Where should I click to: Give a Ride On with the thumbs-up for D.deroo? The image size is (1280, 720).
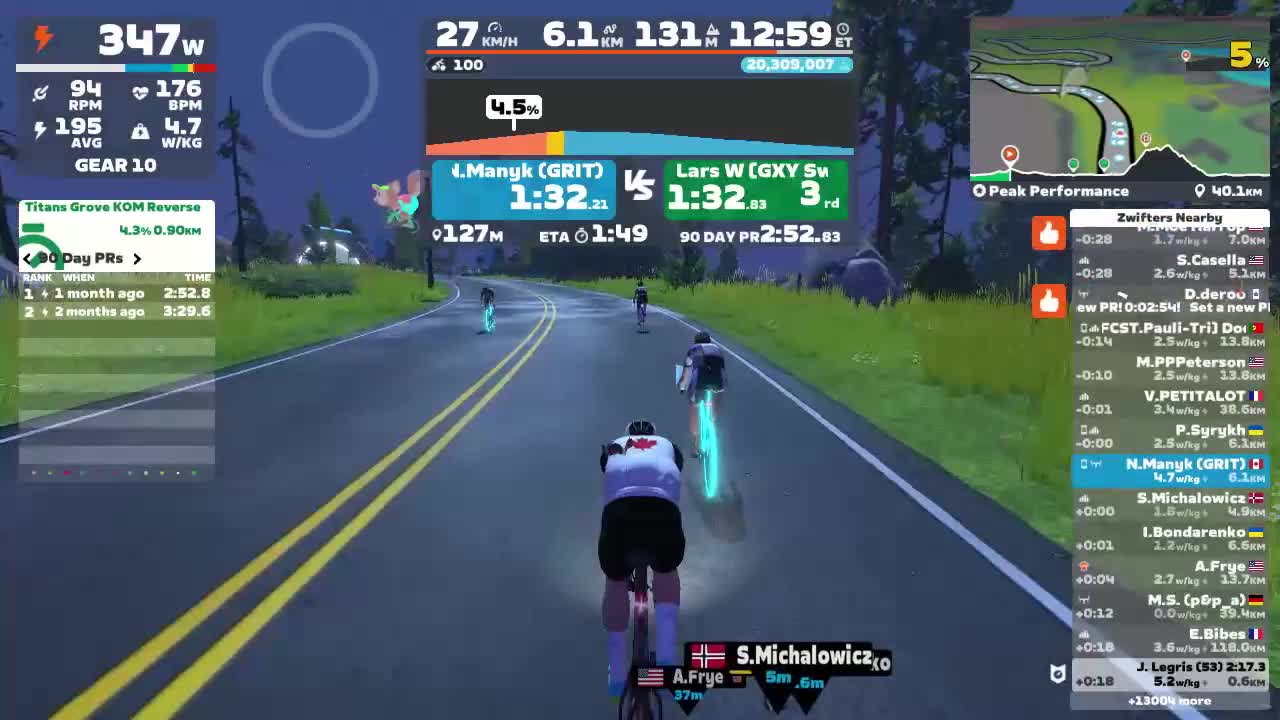[1049, 302]
